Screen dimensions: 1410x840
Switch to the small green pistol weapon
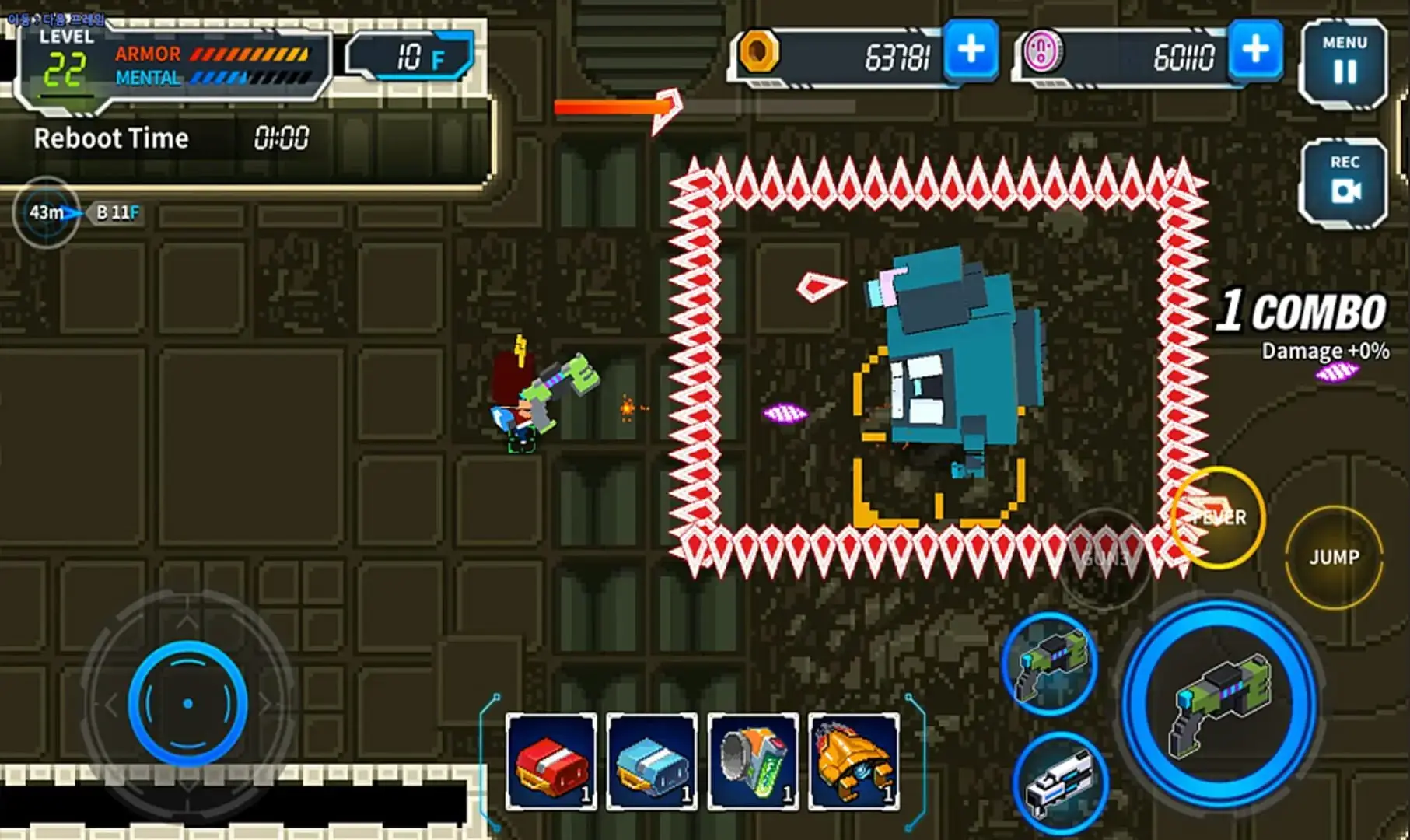1050,663
